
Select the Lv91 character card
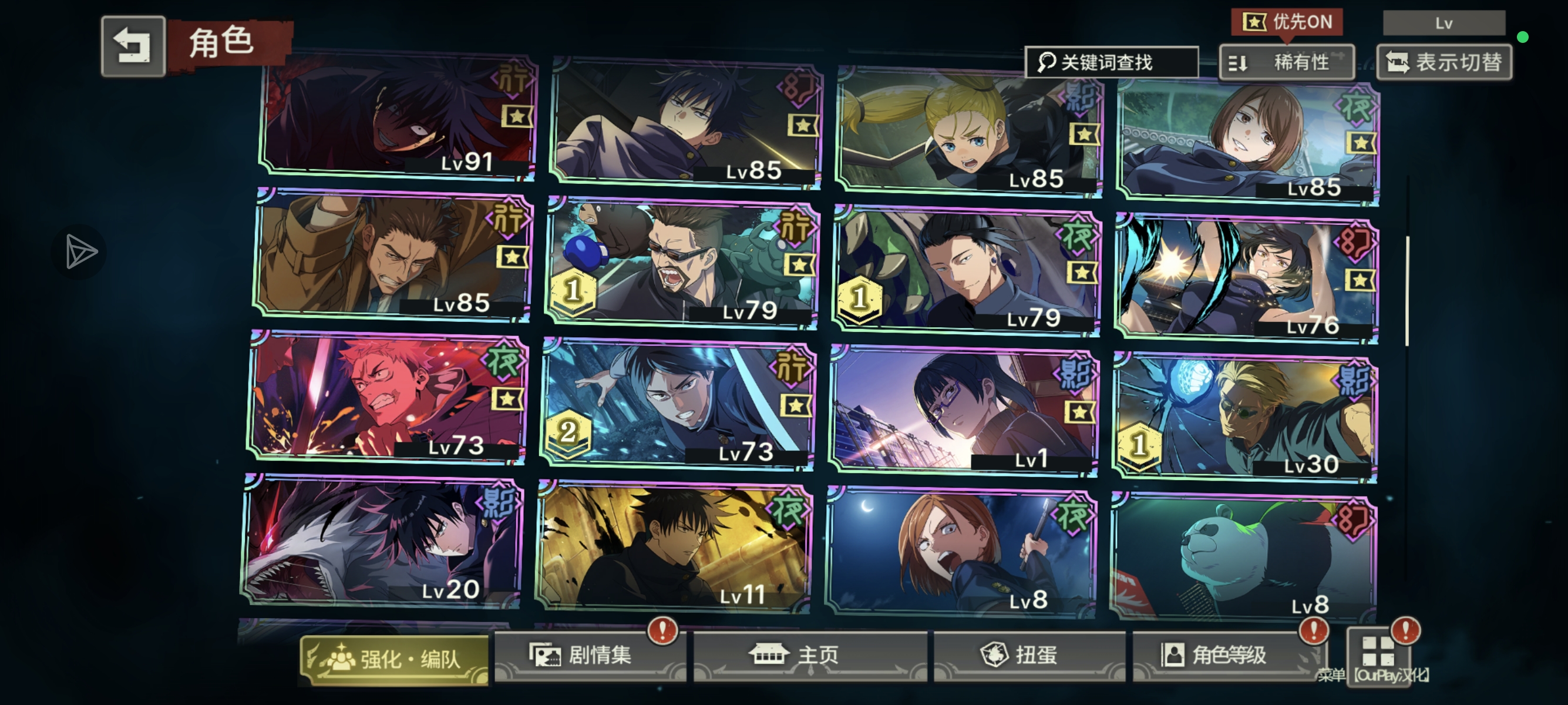(398, 116)
